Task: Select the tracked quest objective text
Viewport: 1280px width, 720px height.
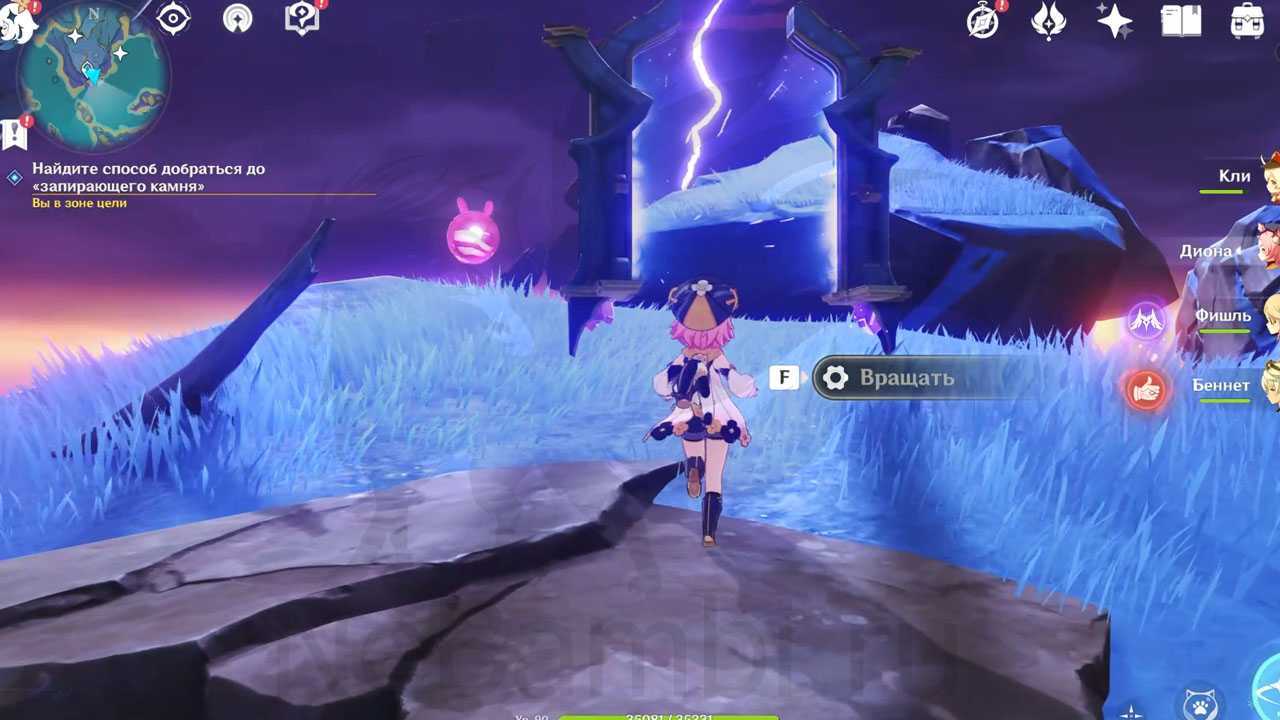Action: (x=148, y=177)
